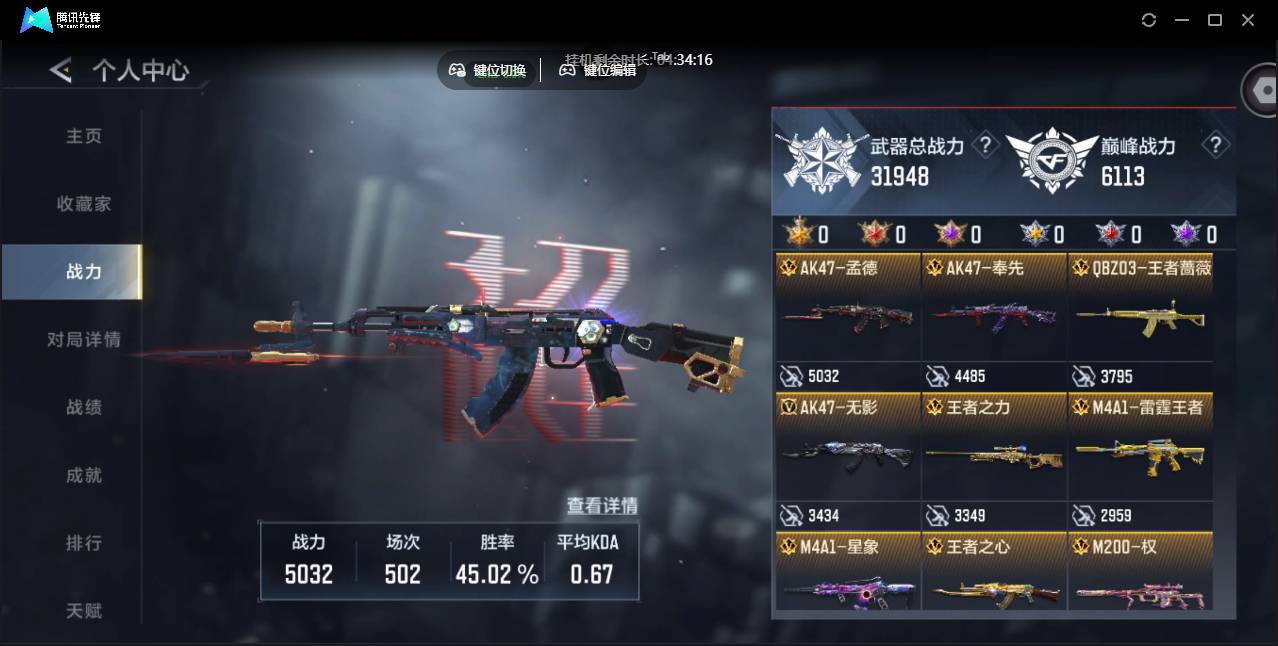Open the 主页 tab
Screen dimensions: 1278x646
pyautogui.click(x=84, y=136)
